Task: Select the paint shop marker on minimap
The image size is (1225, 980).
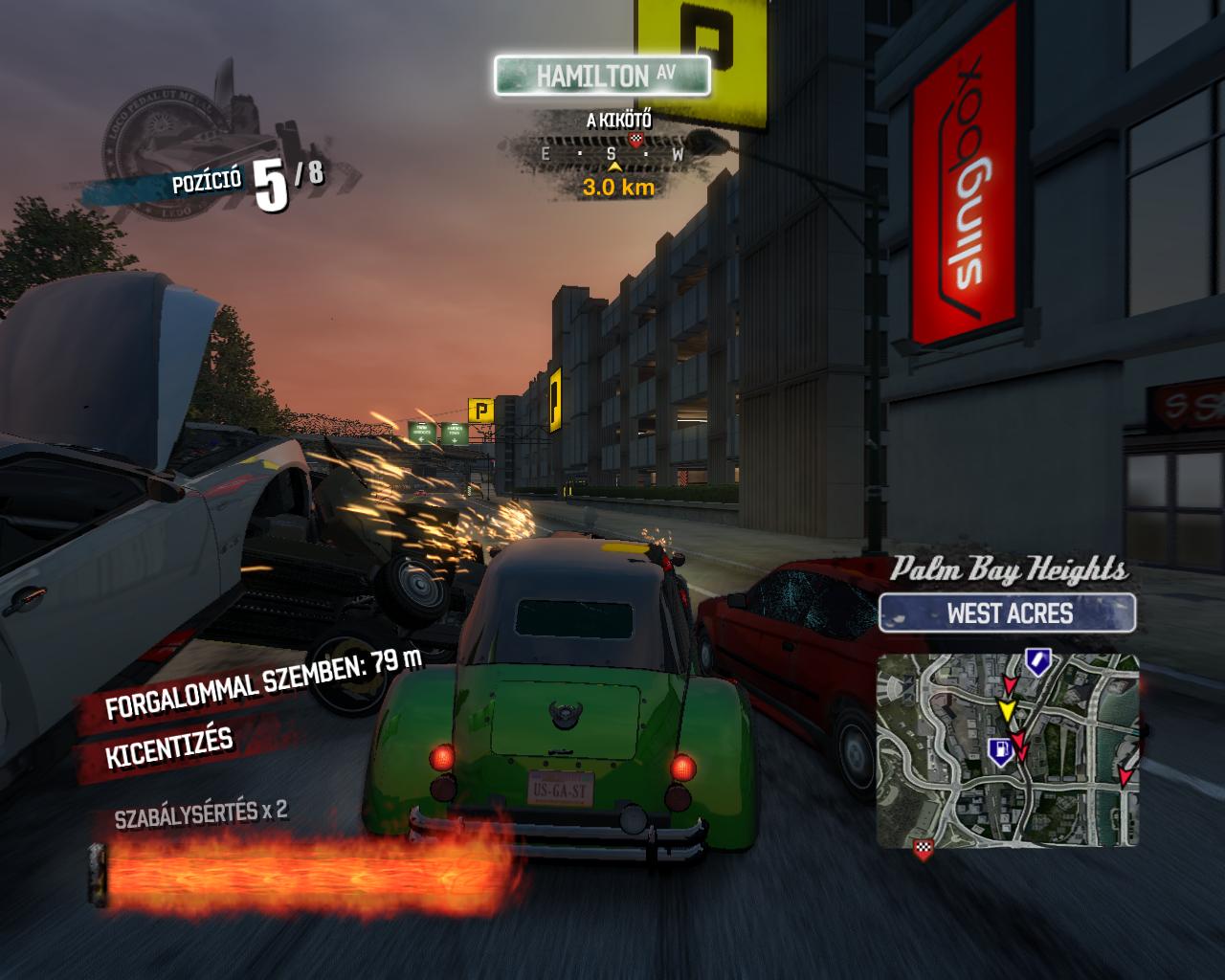Action: click(x=1037, y=659)
